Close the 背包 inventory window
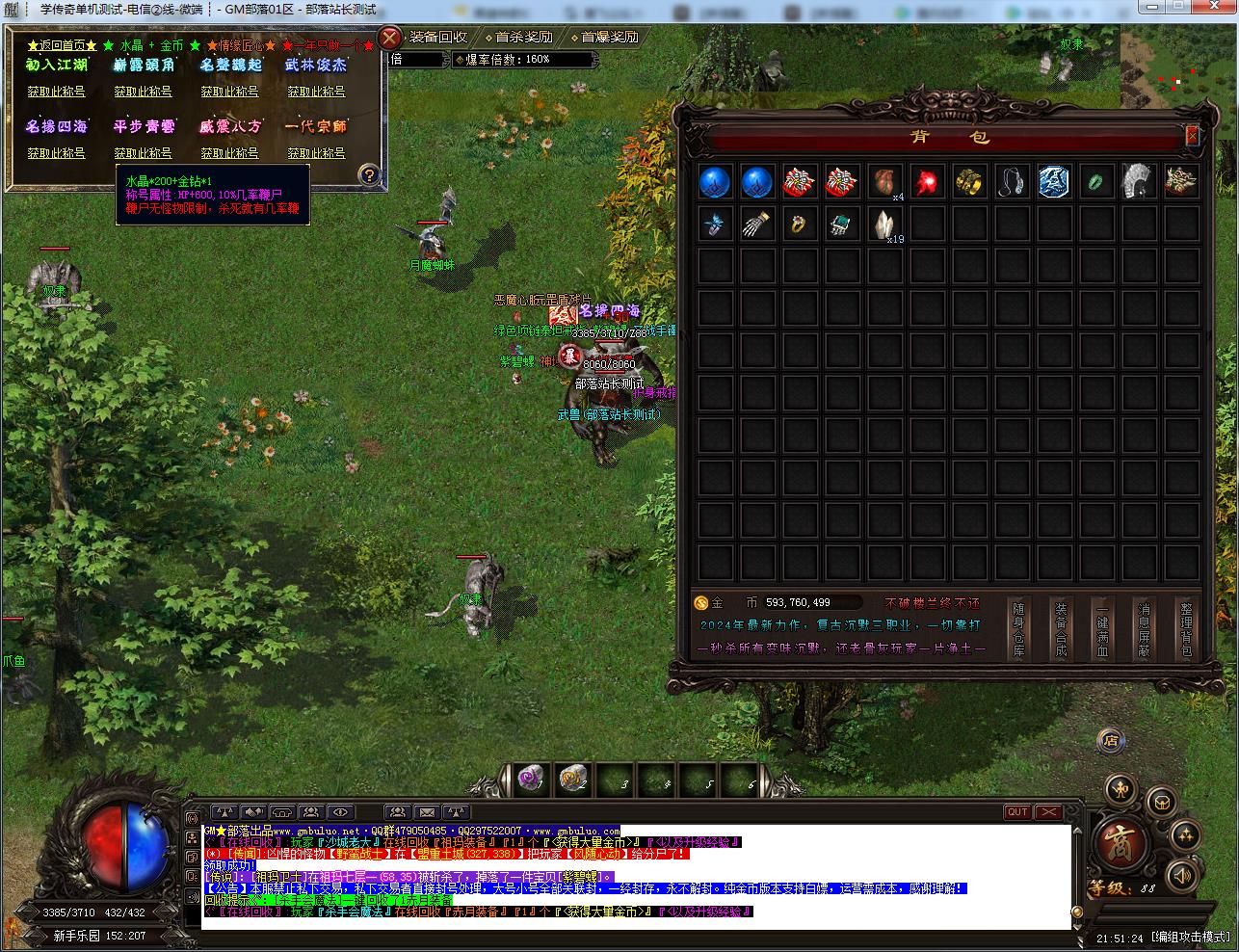The height and width of the screenshot is (952, 1239). point(1192,136)
